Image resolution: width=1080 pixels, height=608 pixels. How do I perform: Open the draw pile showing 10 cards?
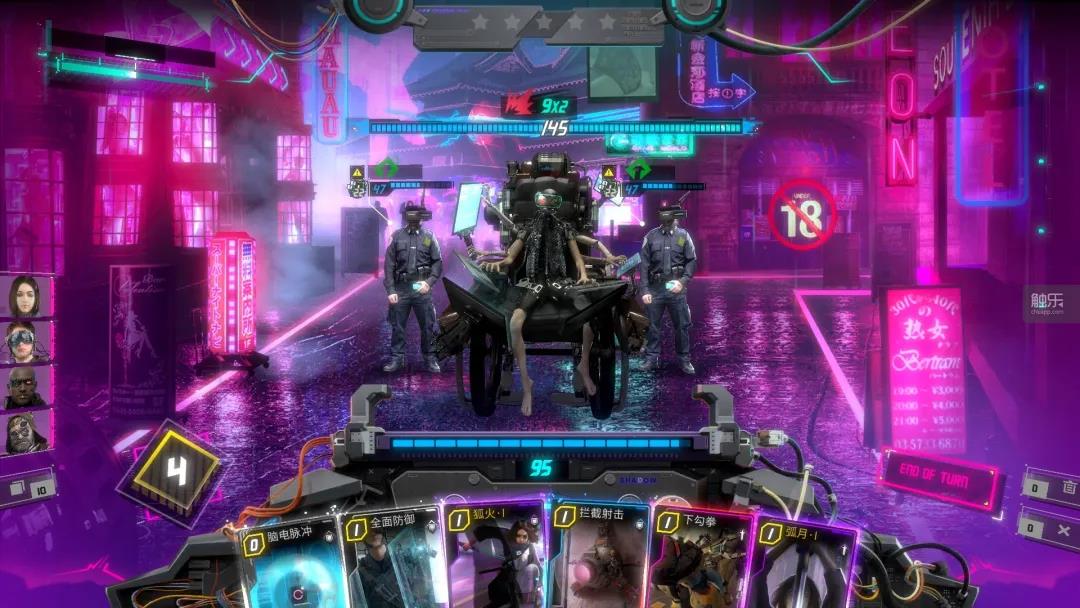click(26, 490)
